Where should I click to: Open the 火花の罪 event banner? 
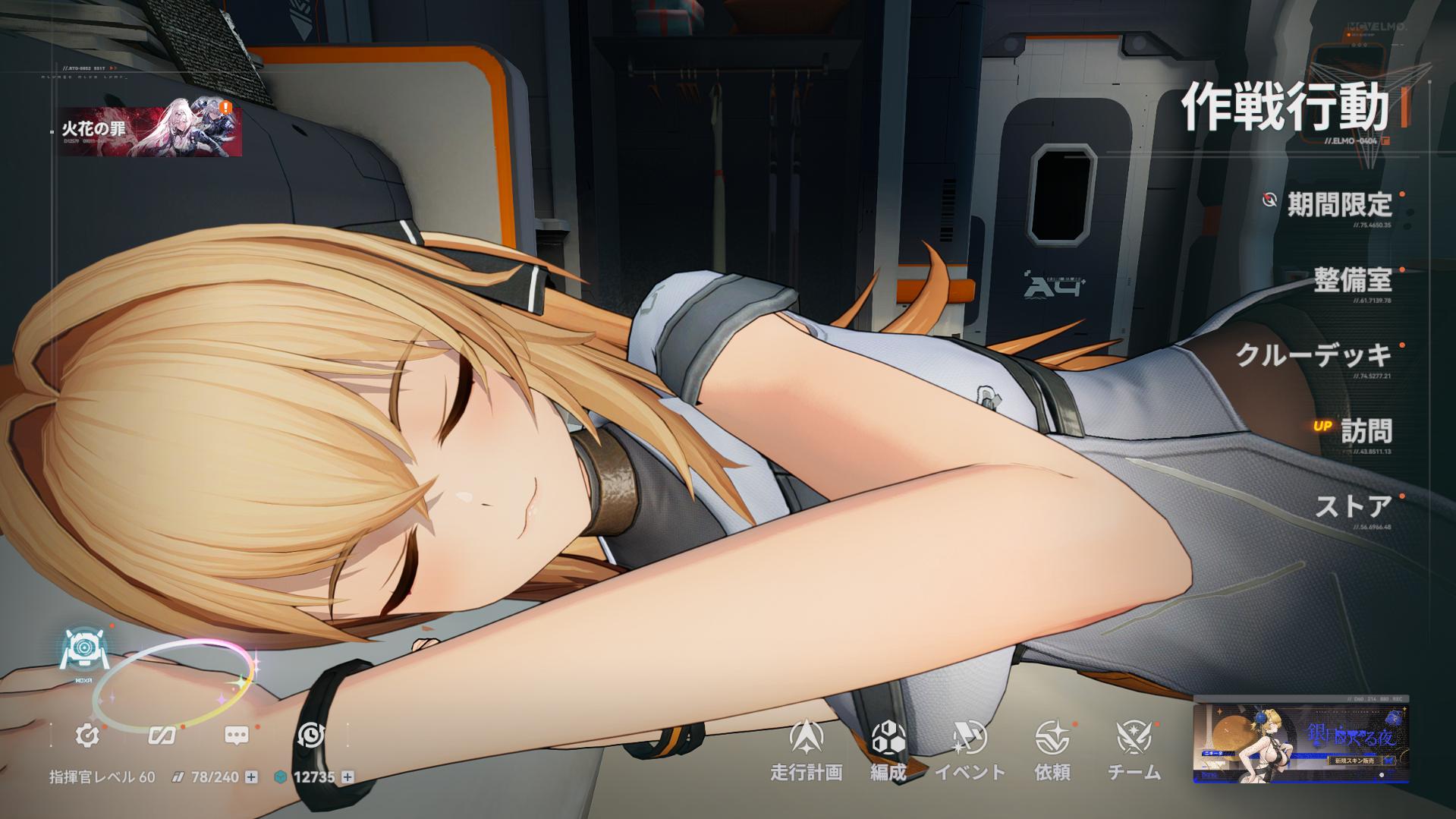click(x=150, y=131)
